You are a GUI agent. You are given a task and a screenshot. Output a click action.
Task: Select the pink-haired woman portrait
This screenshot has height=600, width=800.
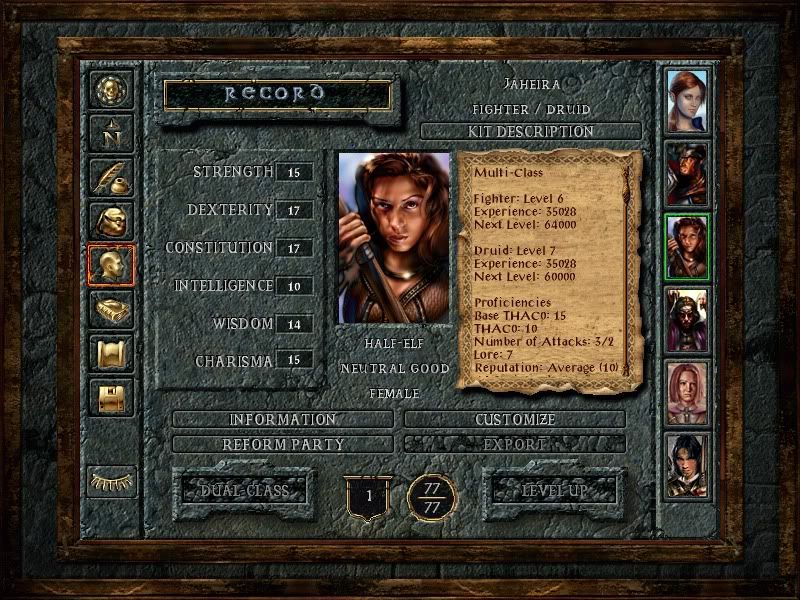(687, 392)
